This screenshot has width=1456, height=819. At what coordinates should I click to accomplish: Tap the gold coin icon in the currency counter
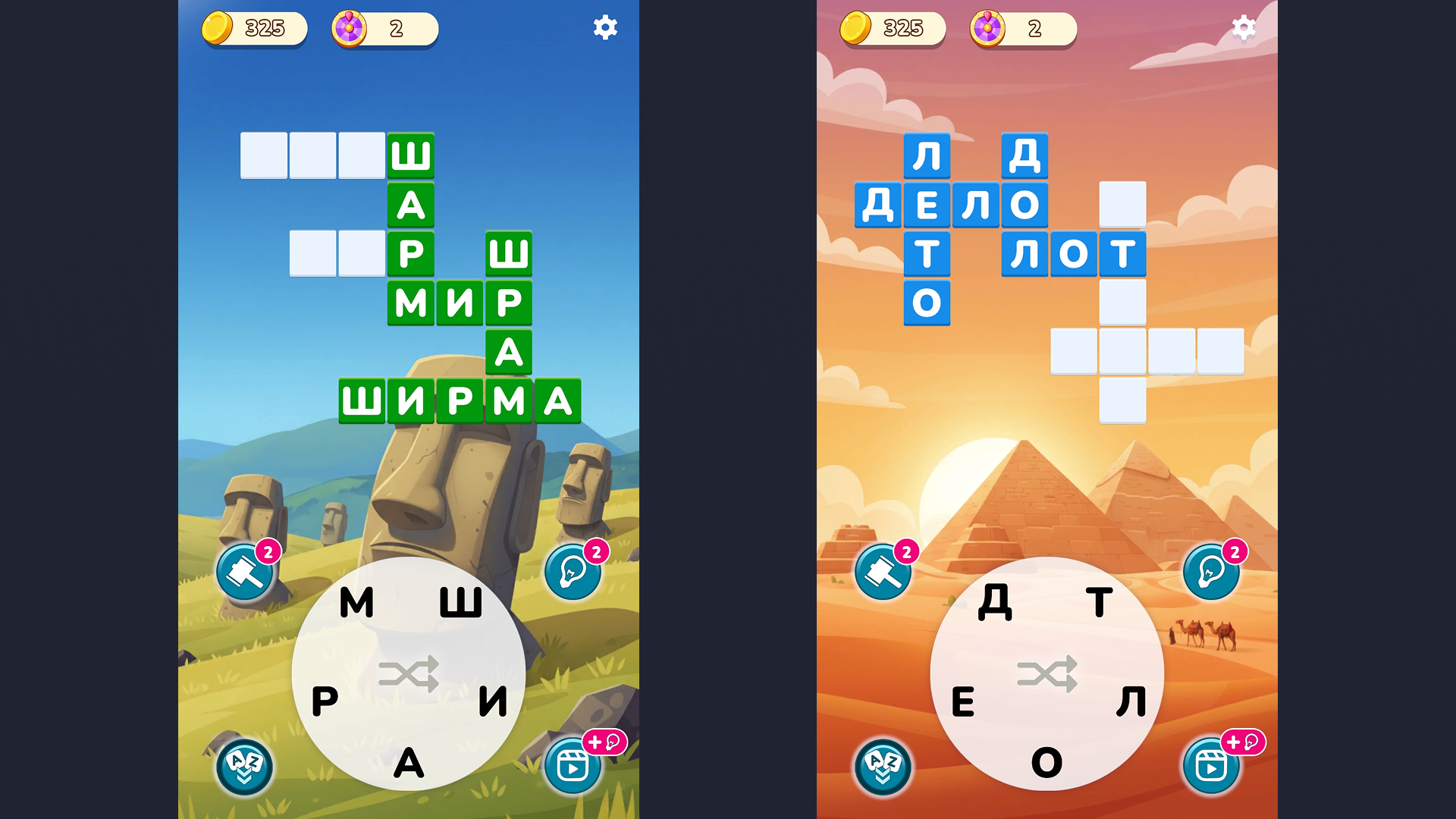pos(218,27)
